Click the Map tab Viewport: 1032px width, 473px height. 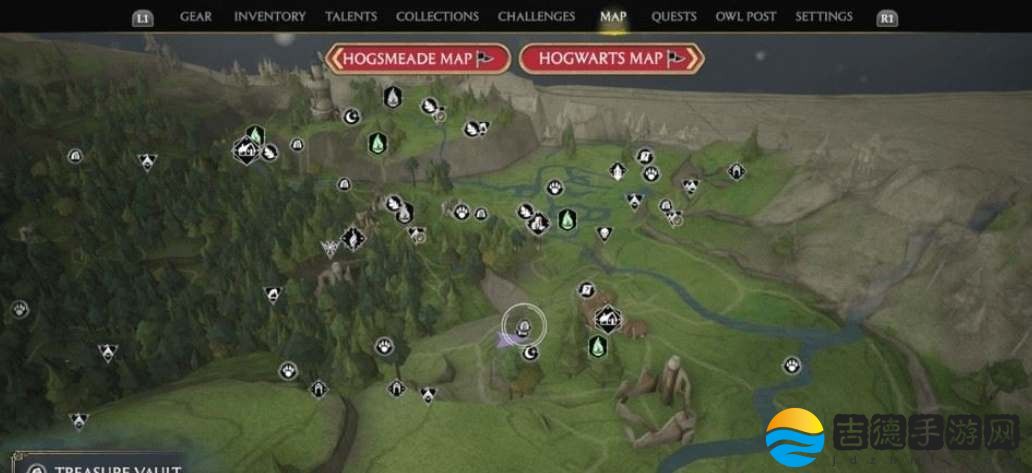click(x=613, y=17)
